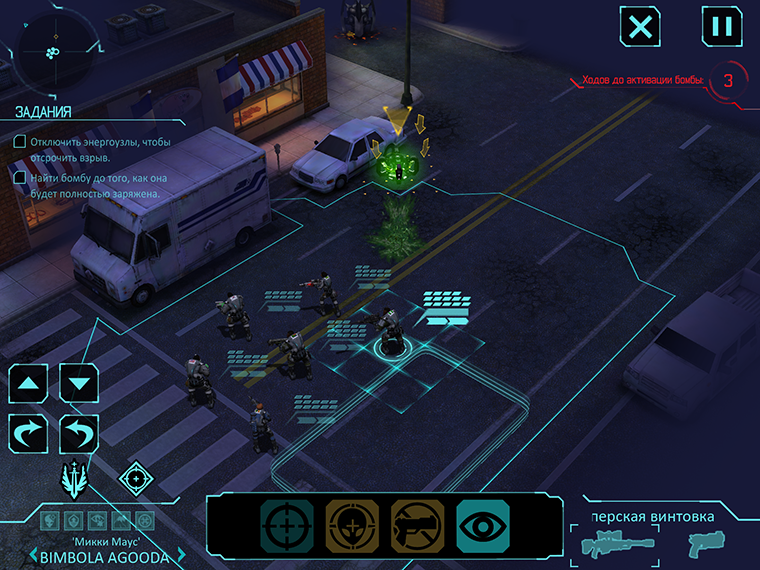
Task: Tap the diamond crosshair icon
Action: 136,478
